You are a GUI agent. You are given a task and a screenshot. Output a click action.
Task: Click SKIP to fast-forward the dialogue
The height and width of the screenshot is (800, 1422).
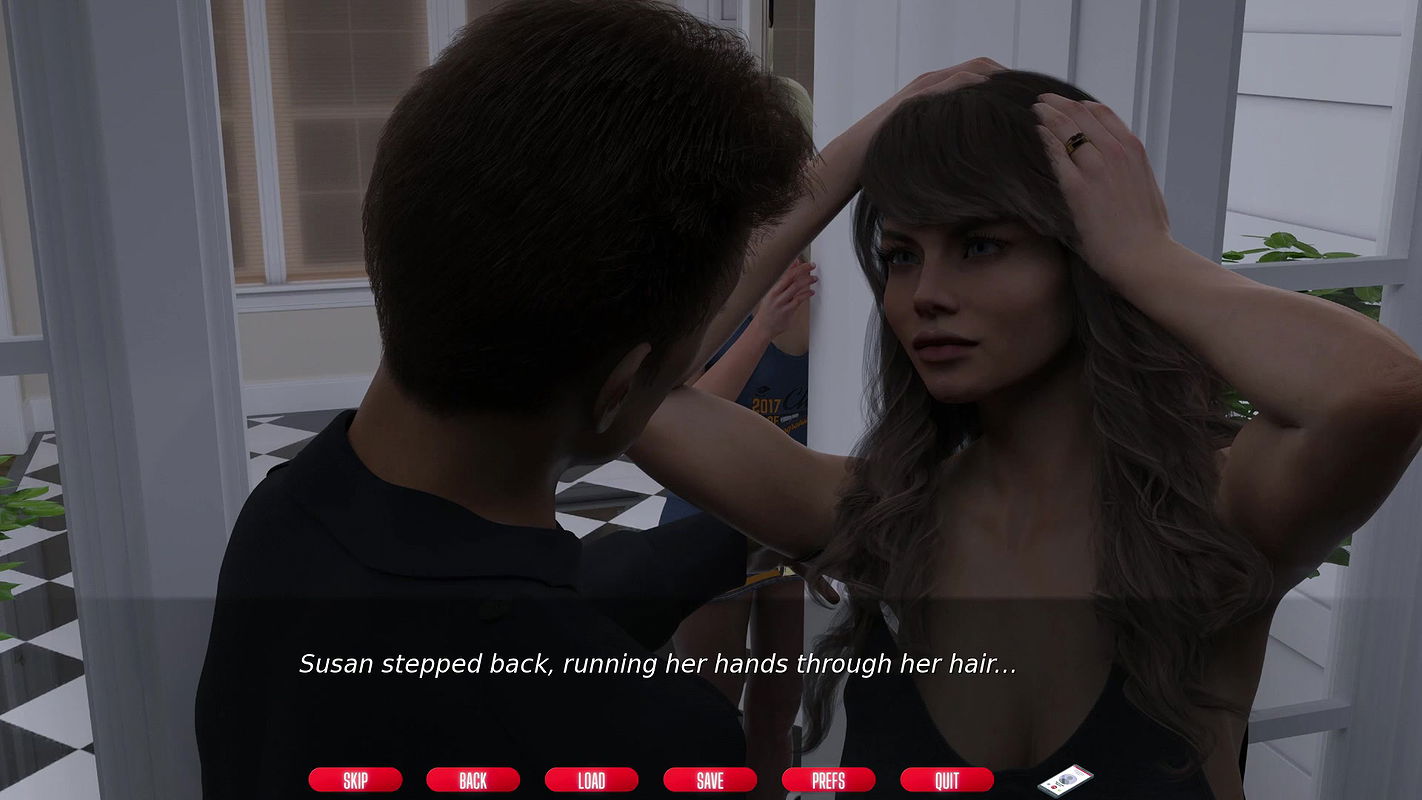tap(355, 780)
